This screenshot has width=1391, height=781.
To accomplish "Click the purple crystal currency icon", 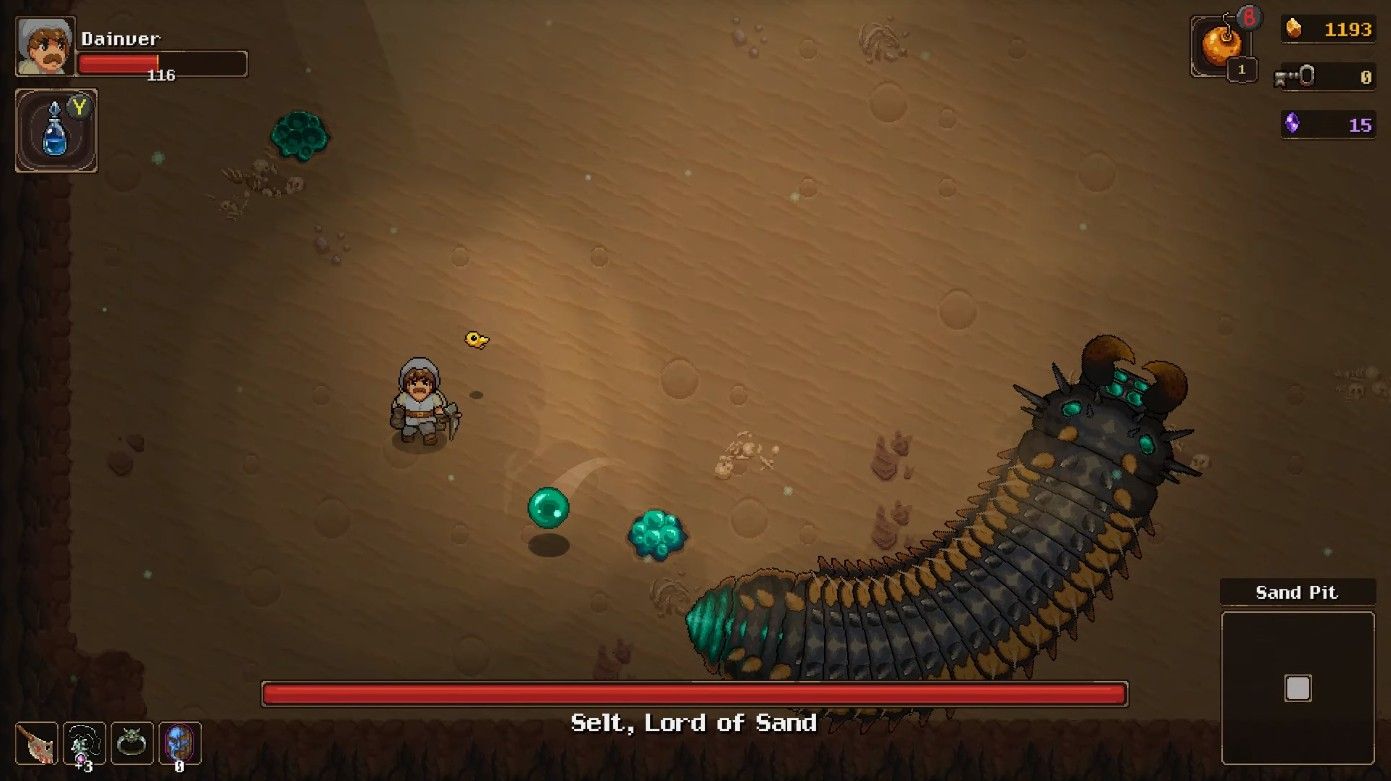I will [1292, 124].
